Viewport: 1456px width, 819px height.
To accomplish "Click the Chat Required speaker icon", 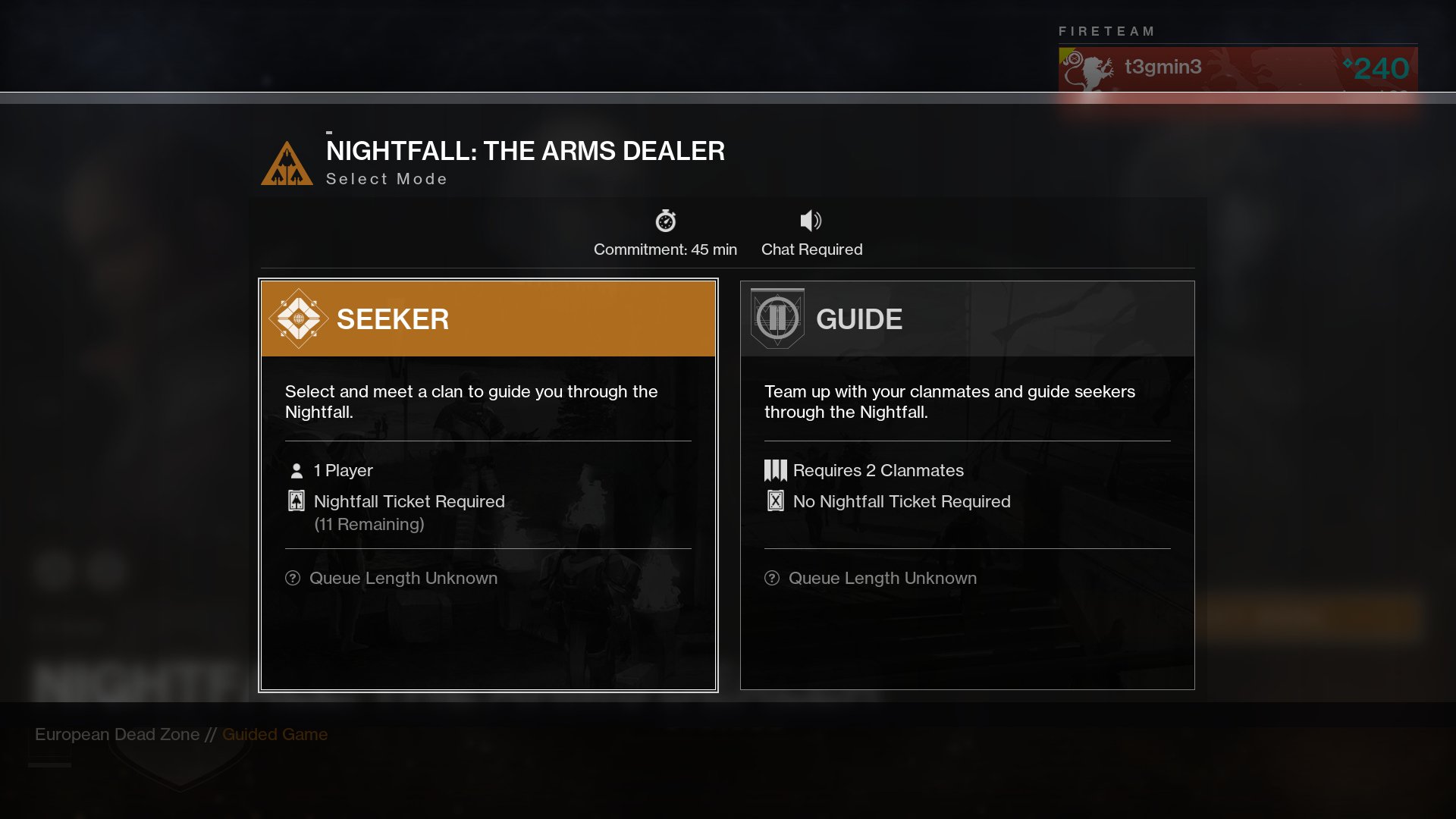I will point(811,221).
